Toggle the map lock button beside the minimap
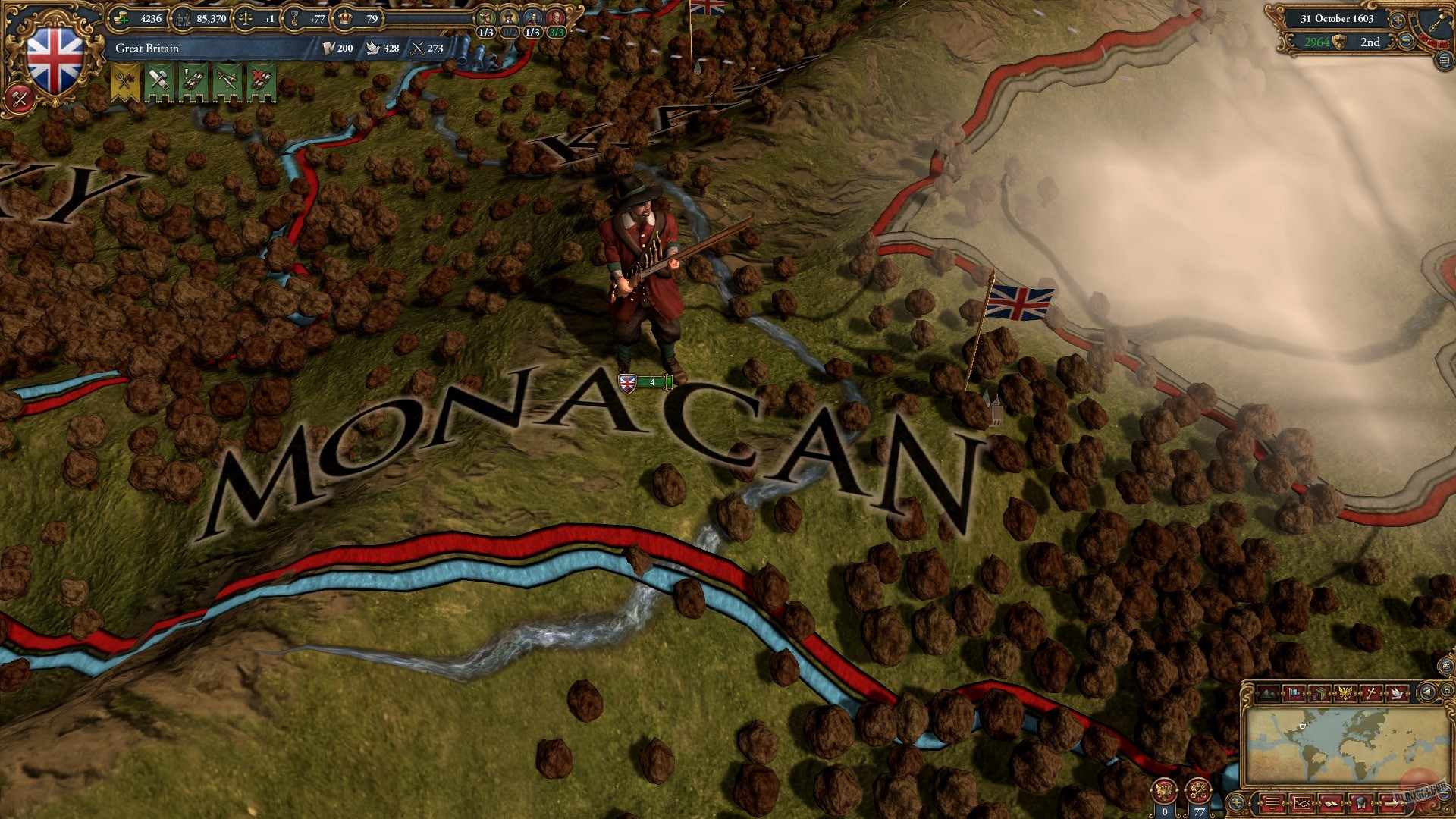This screenshot has width=1456, height=819. click(x=1447, y=691)
